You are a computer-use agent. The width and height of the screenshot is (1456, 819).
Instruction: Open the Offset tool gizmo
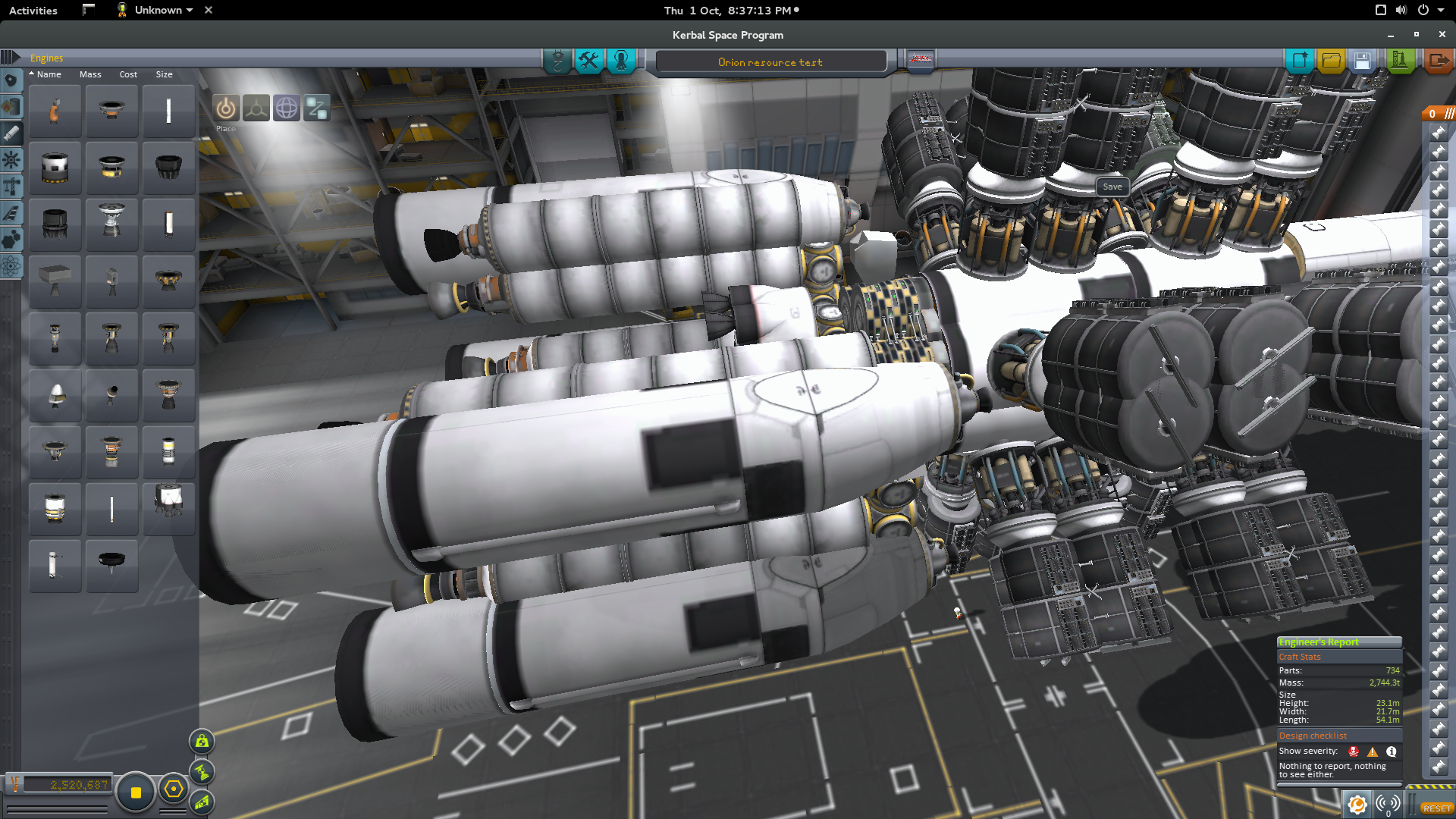coord(256,108)
